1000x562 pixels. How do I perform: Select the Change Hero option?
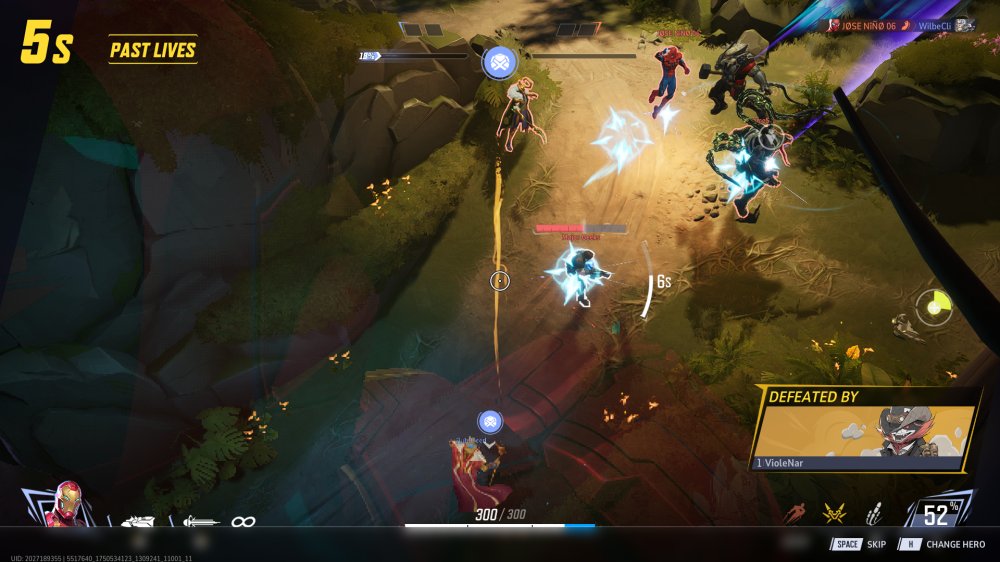(940, 544)
